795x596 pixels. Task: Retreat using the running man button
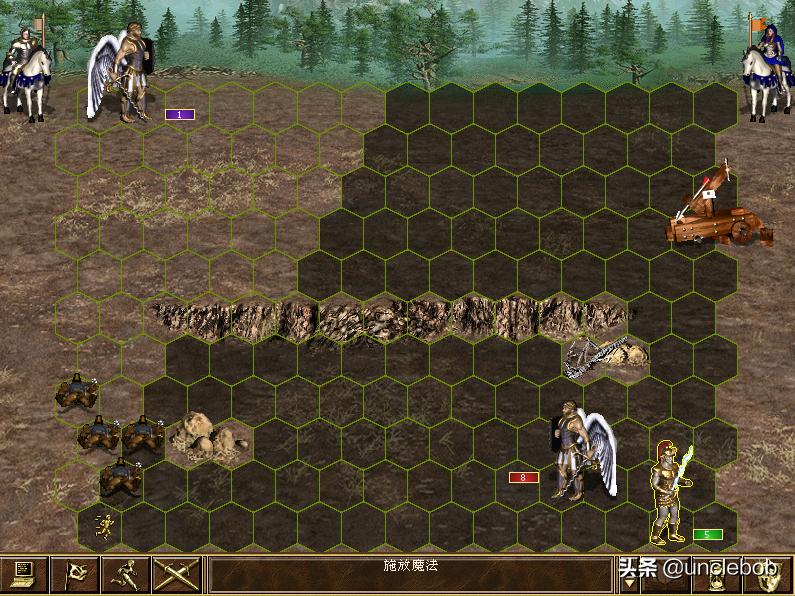click(126, 574)
